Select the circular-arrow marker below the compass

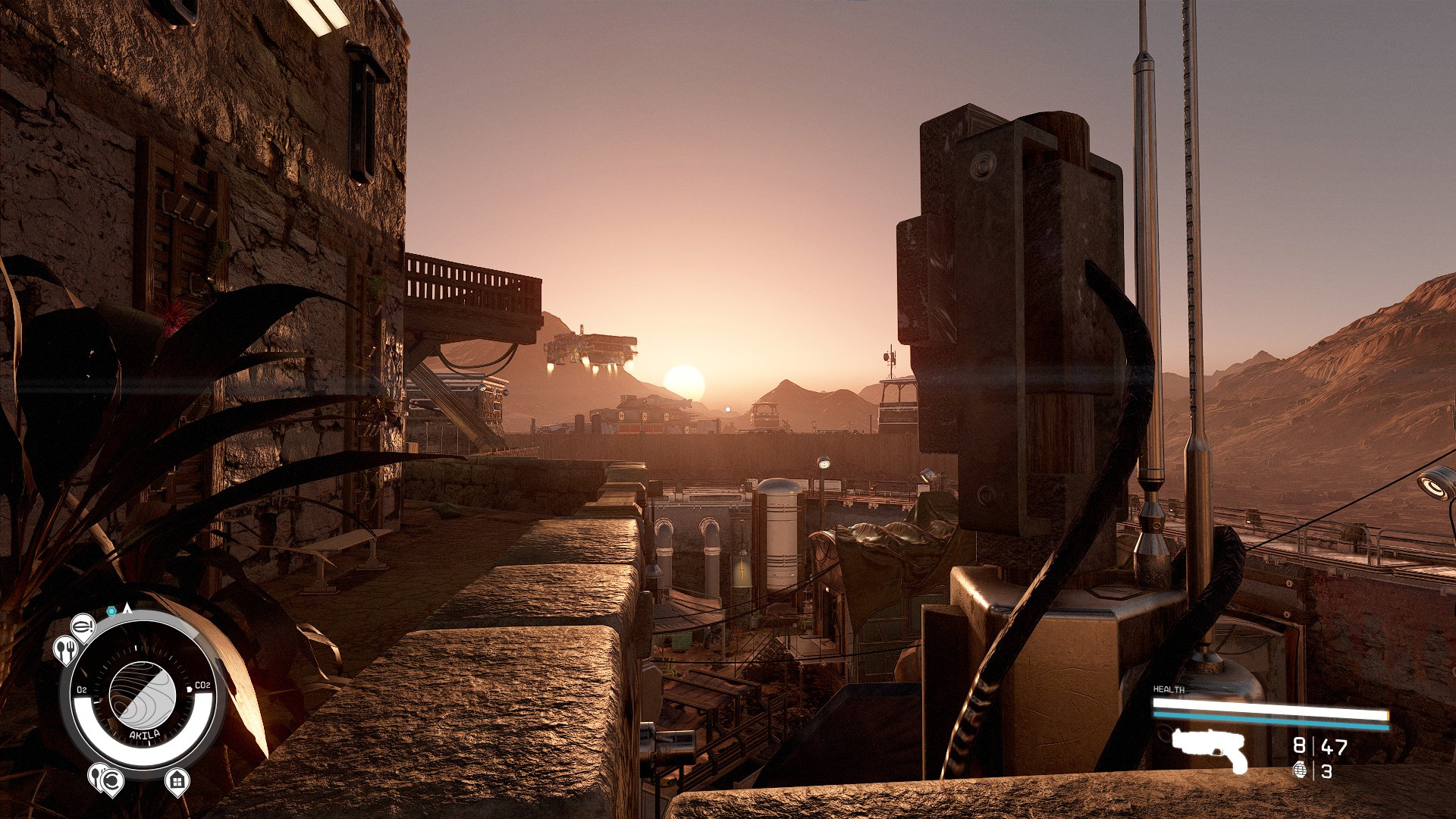click(111, 780)
